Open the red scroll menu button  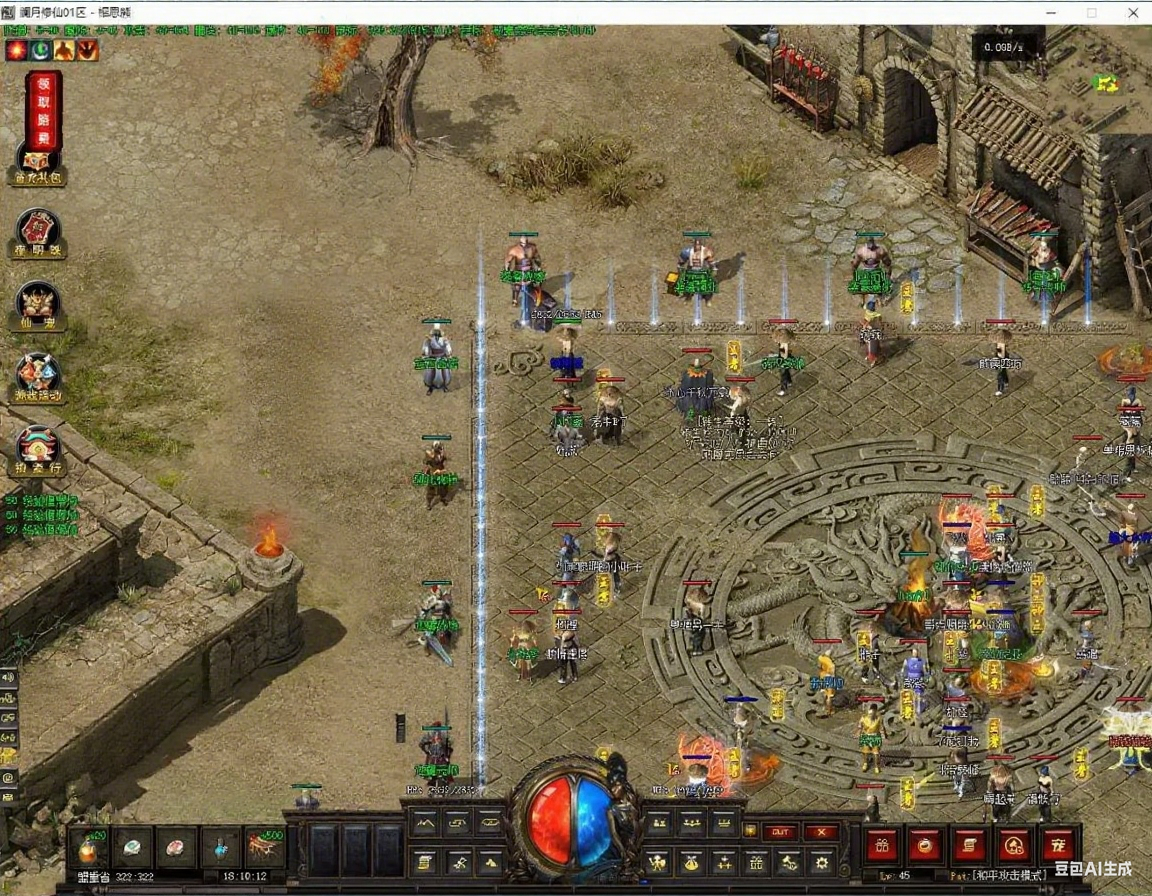[969, 845]
